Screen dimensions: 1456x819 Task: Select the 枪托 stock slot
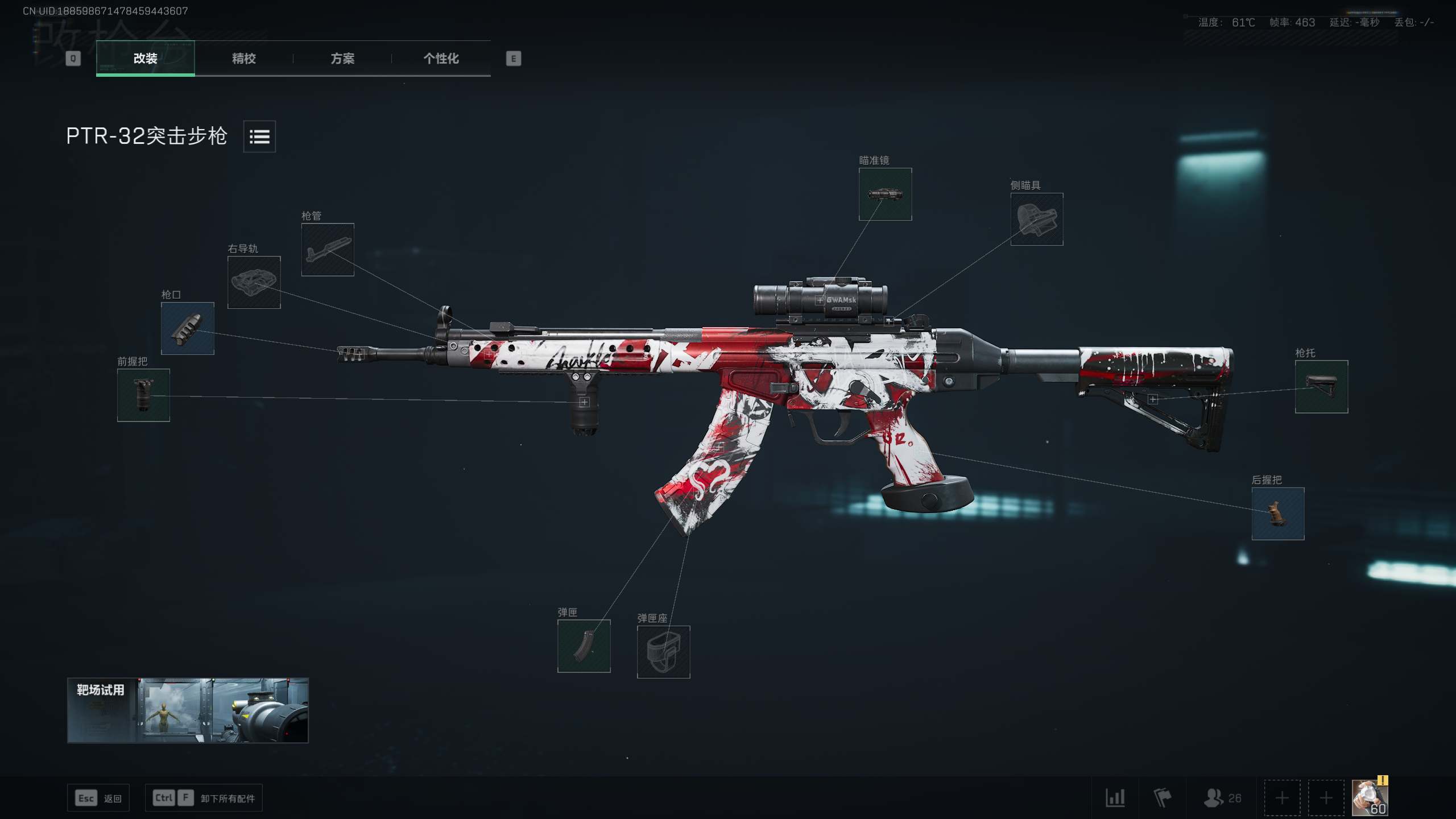tap(1321, 387)
